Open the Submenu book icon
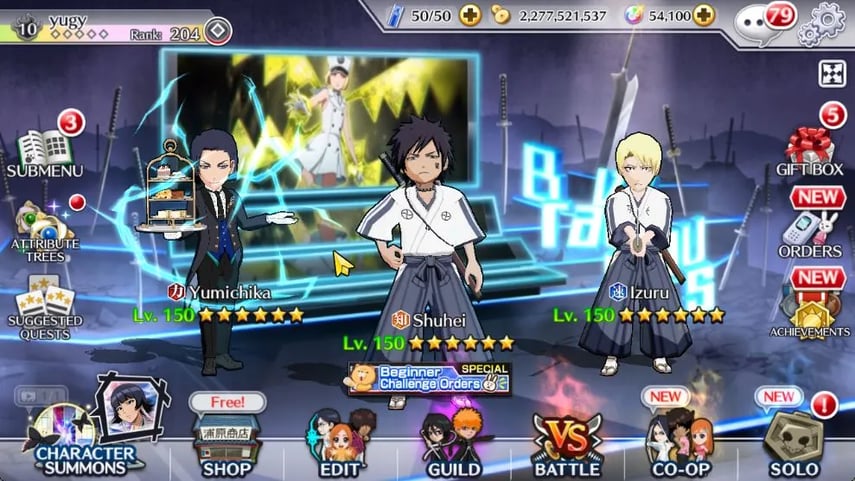The width and height of the screenshot is (855, 481). tap(42, 151)
